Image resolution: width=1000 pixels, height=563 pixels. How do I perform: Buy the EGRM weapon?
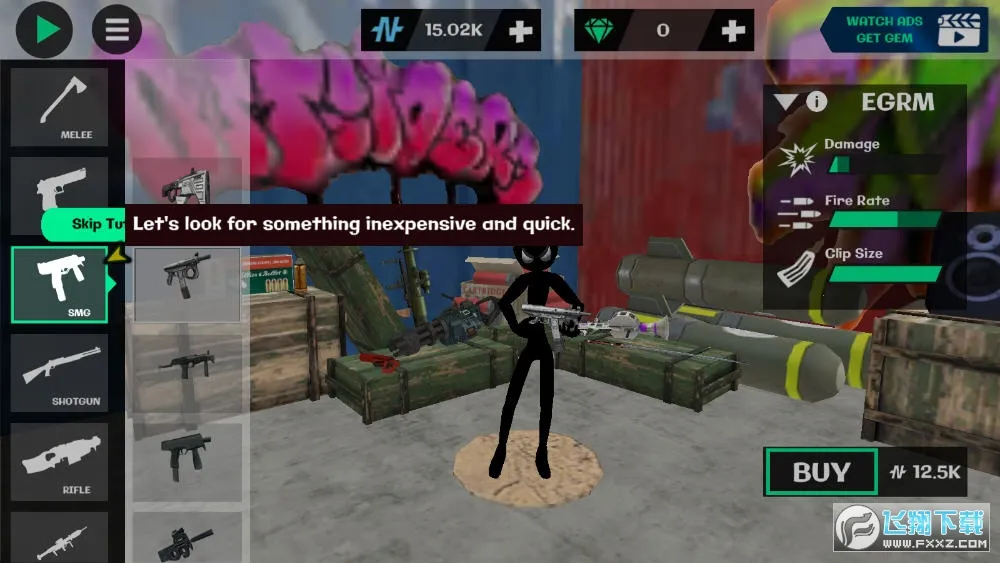(x=821, y=472)
